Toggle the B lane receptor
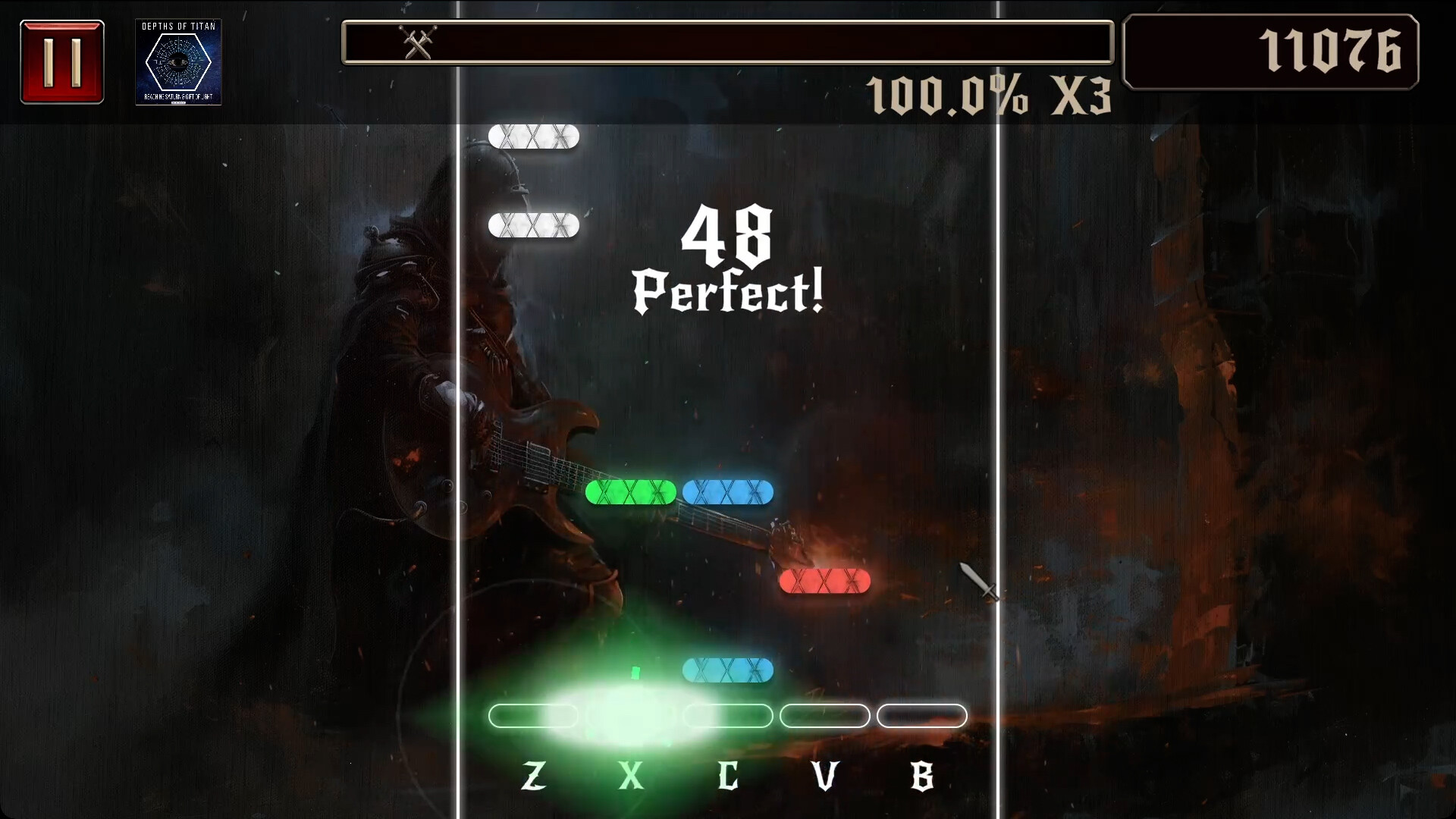 922,716
